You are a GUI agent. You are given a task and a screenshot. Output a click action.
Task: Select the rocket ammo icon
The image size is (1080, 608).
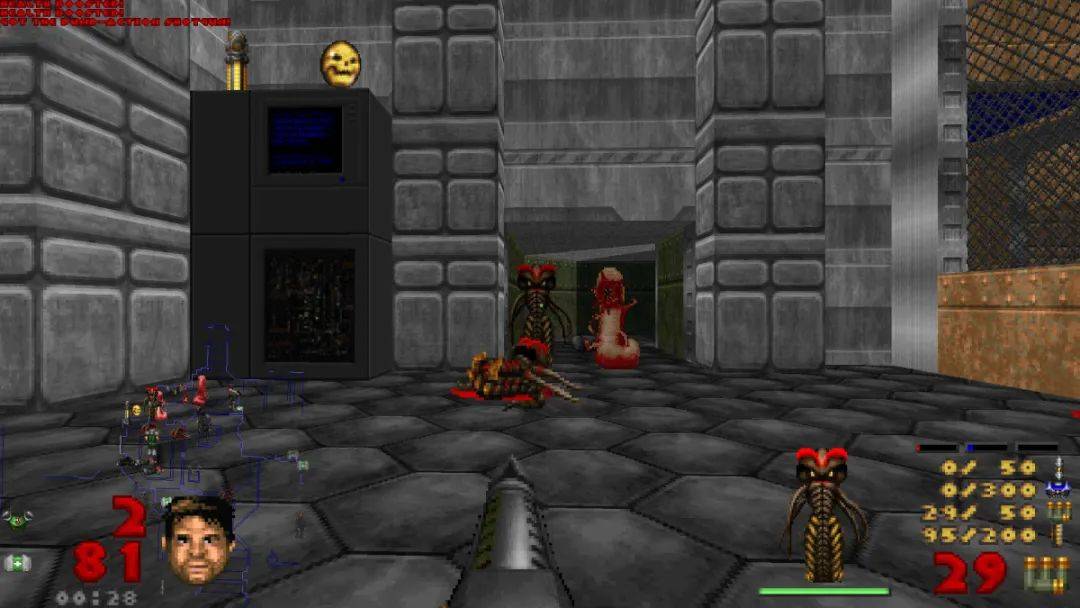(x=1059, y=466)
